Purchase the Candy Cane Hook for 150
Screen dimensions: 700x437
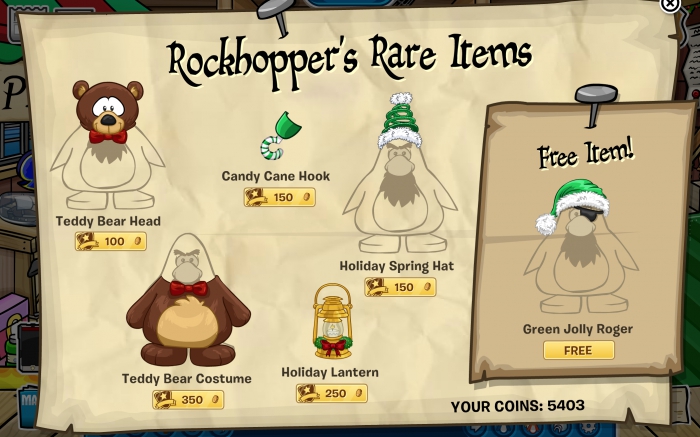pyautogui.click(x=280, y=197)
